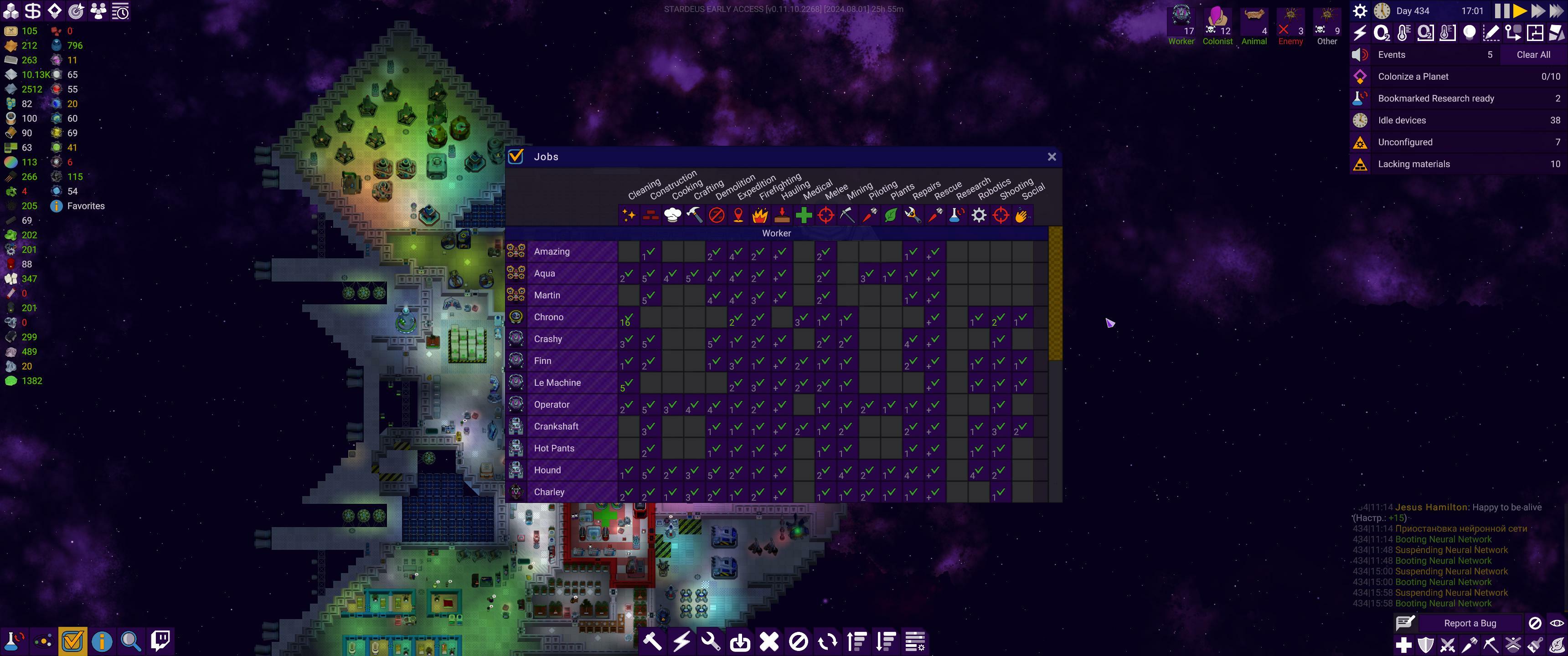Viewport: 1568px width, 656px height.
Task: Select the wrench repair tool
Action: (x=711, y=641)
